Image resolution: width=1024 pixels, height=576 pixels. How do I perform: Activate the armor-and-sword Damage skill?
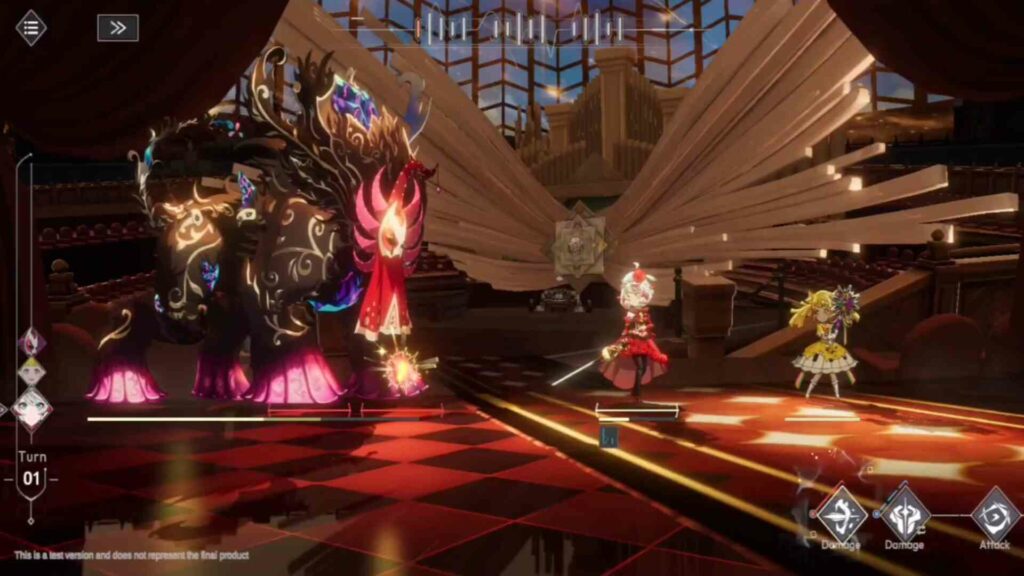pyautogui.click(x=905, y=514)
